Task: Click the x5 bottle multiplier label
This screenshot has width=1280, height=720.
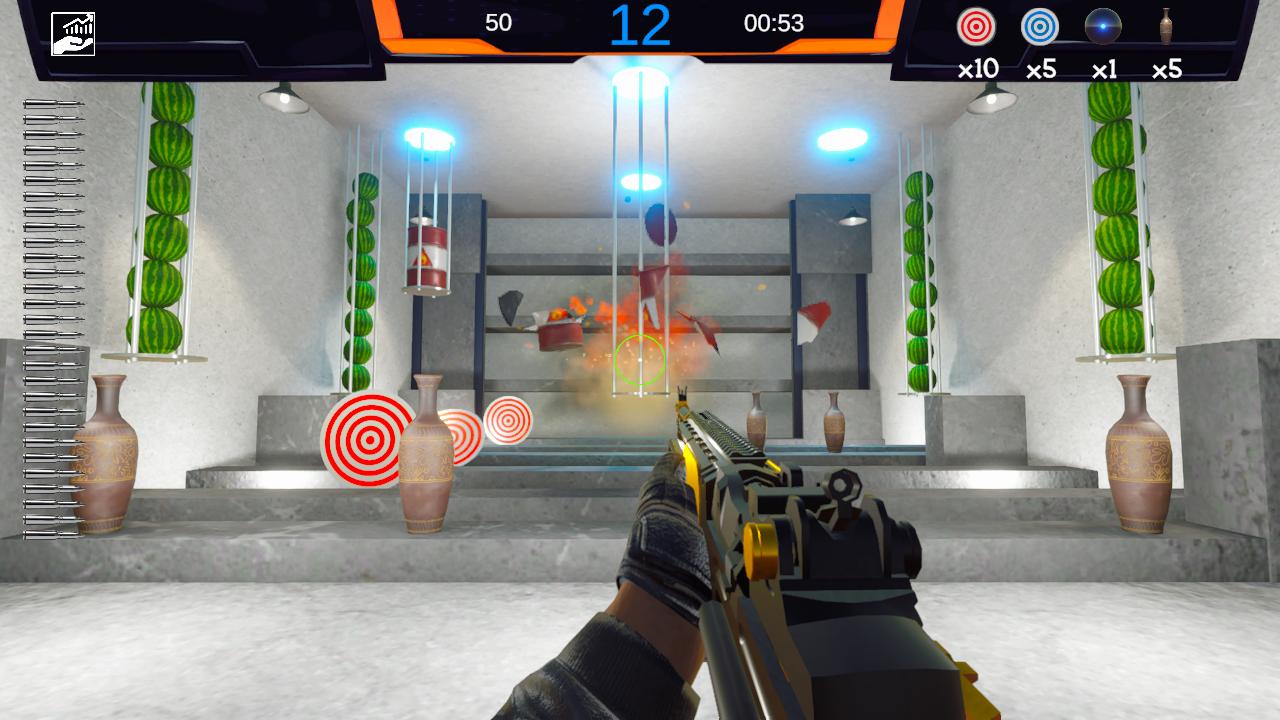Action: pyautogui.click(x=1167, y=69)
